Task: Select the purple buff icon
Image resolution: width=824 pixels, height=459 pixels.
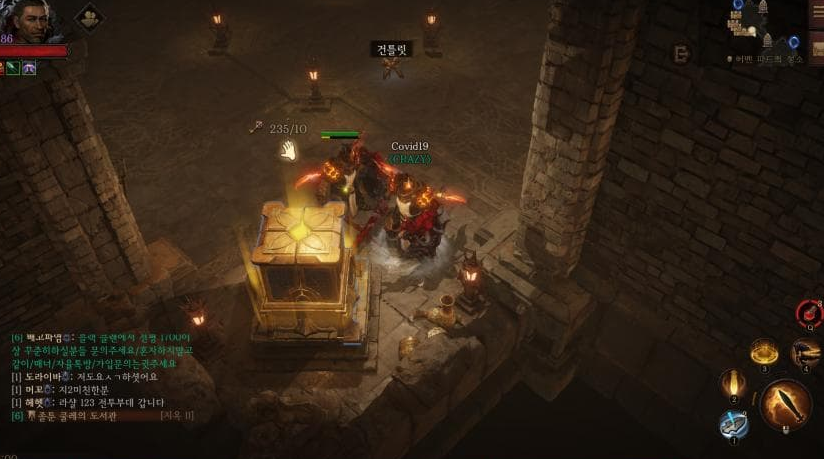Action: click(x=30, y=68)
